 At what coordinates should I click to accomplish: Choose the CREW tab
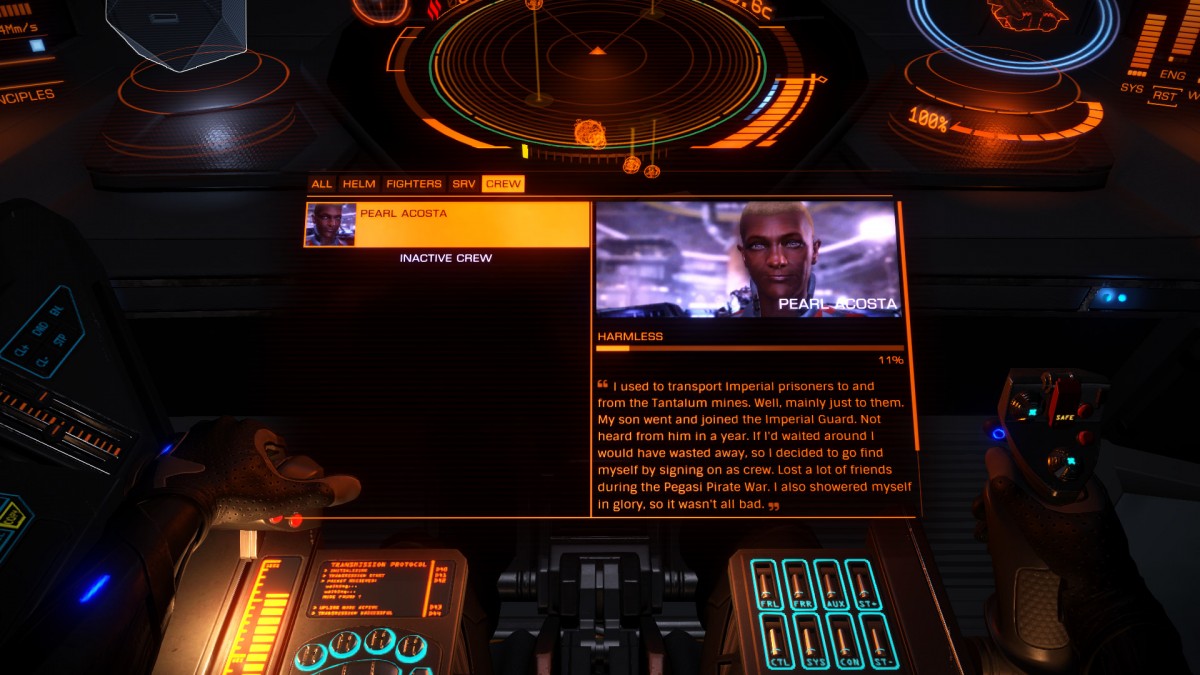503,184
